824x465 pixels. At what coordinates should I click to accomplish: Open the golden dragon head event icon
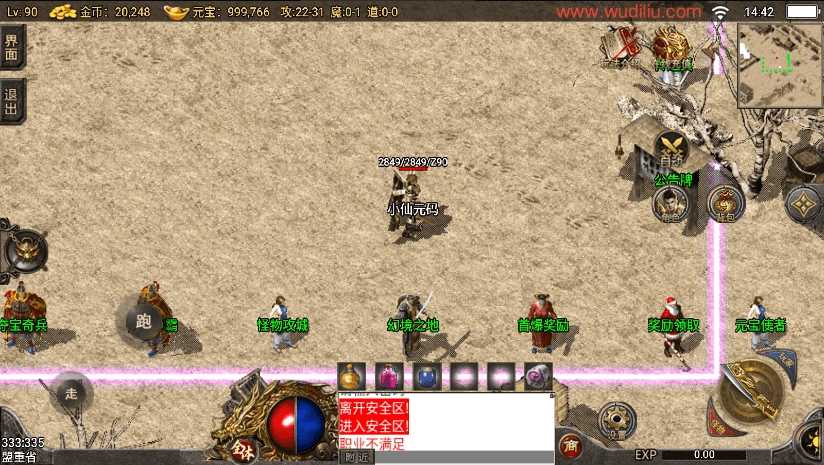click(672, 44)
